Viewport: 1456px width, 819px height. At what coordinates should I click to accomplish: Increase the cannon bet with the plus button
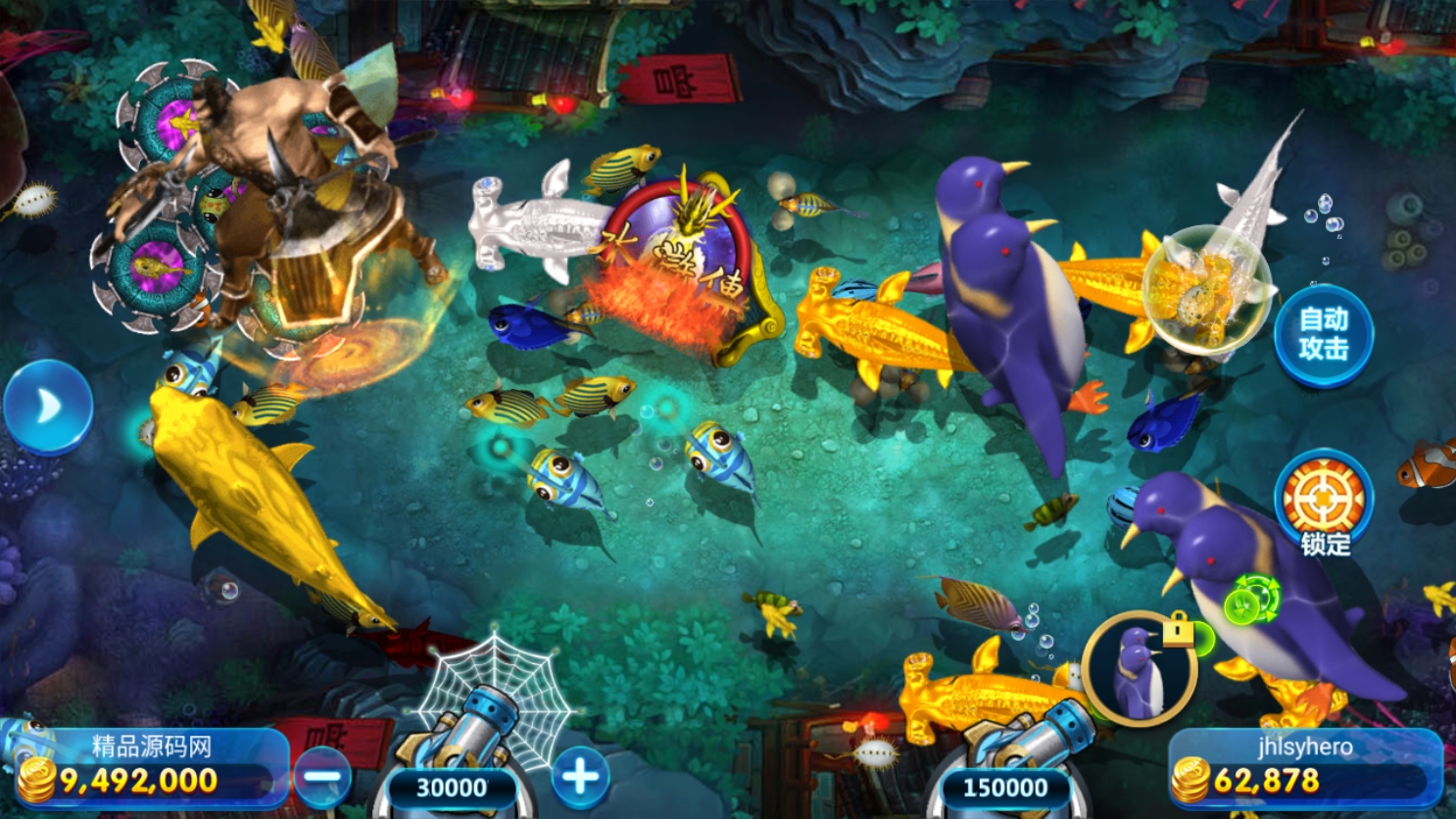pyautogui.click(x=580, y=776)
